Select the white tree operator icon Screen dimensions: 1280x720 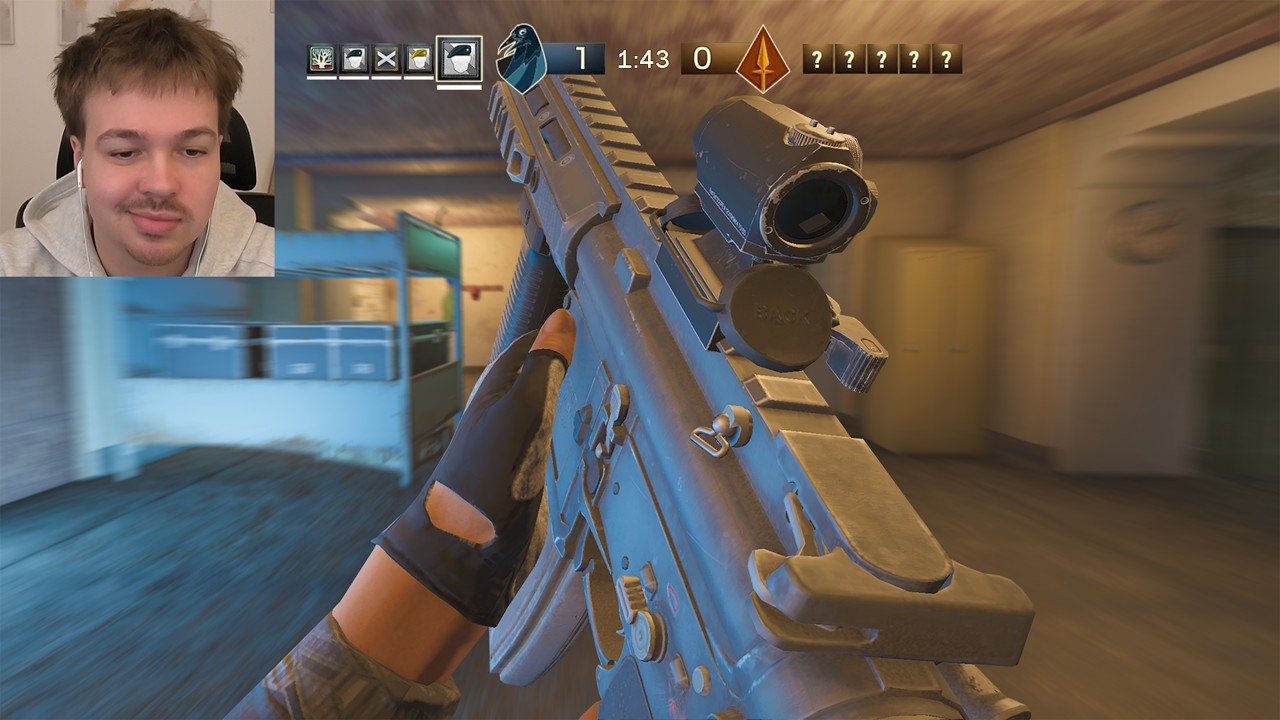tap(322, 59)
